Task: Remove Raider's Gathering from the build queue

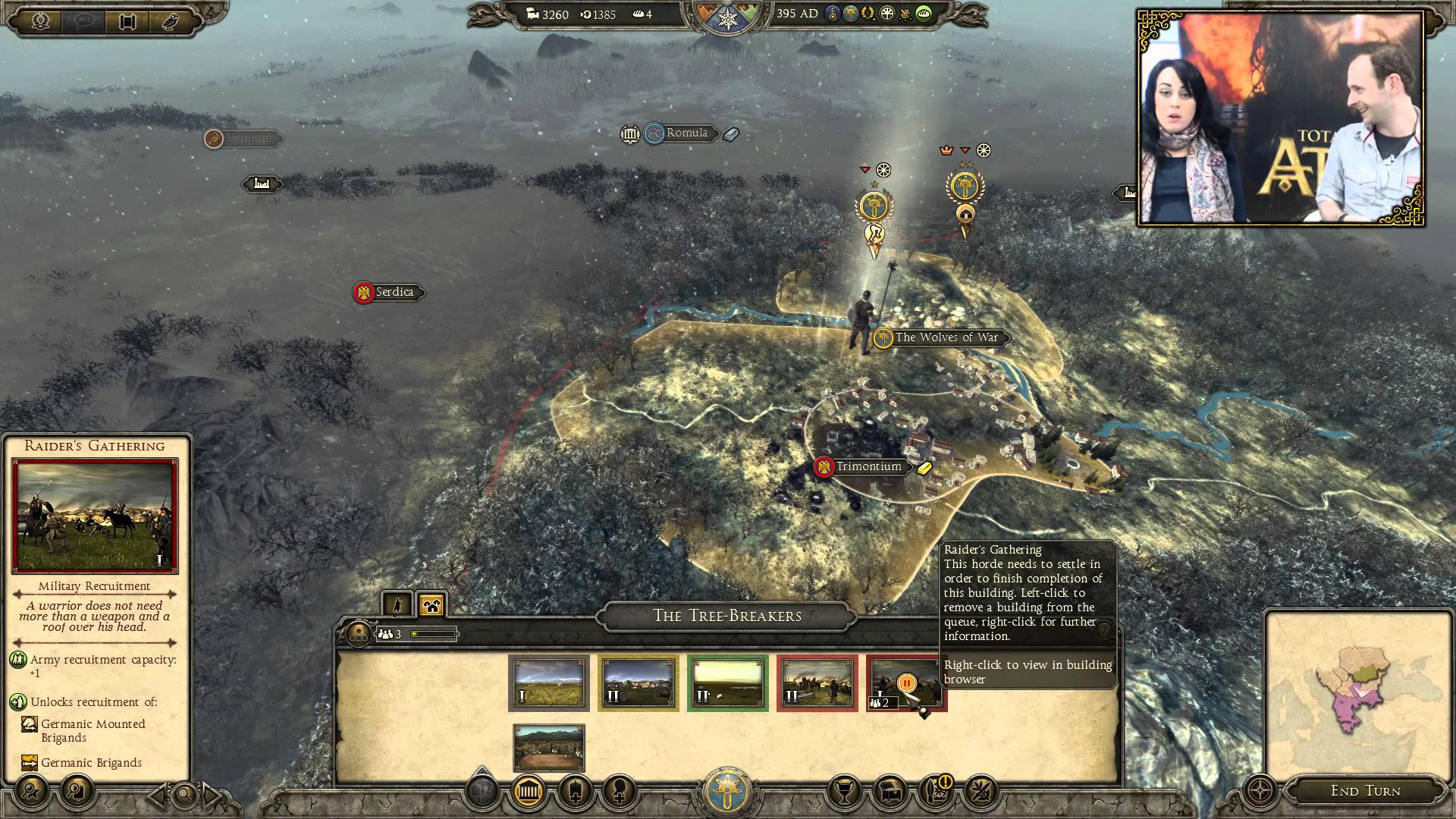Action: 906,682
